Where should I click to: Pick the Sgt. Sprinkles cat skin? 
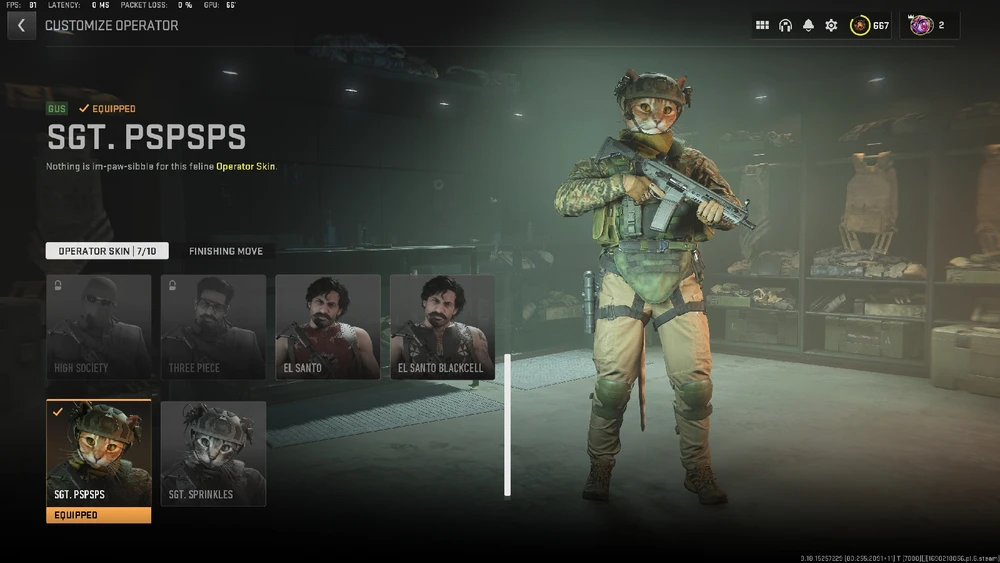pyautogui.click(x=213, y=454)
